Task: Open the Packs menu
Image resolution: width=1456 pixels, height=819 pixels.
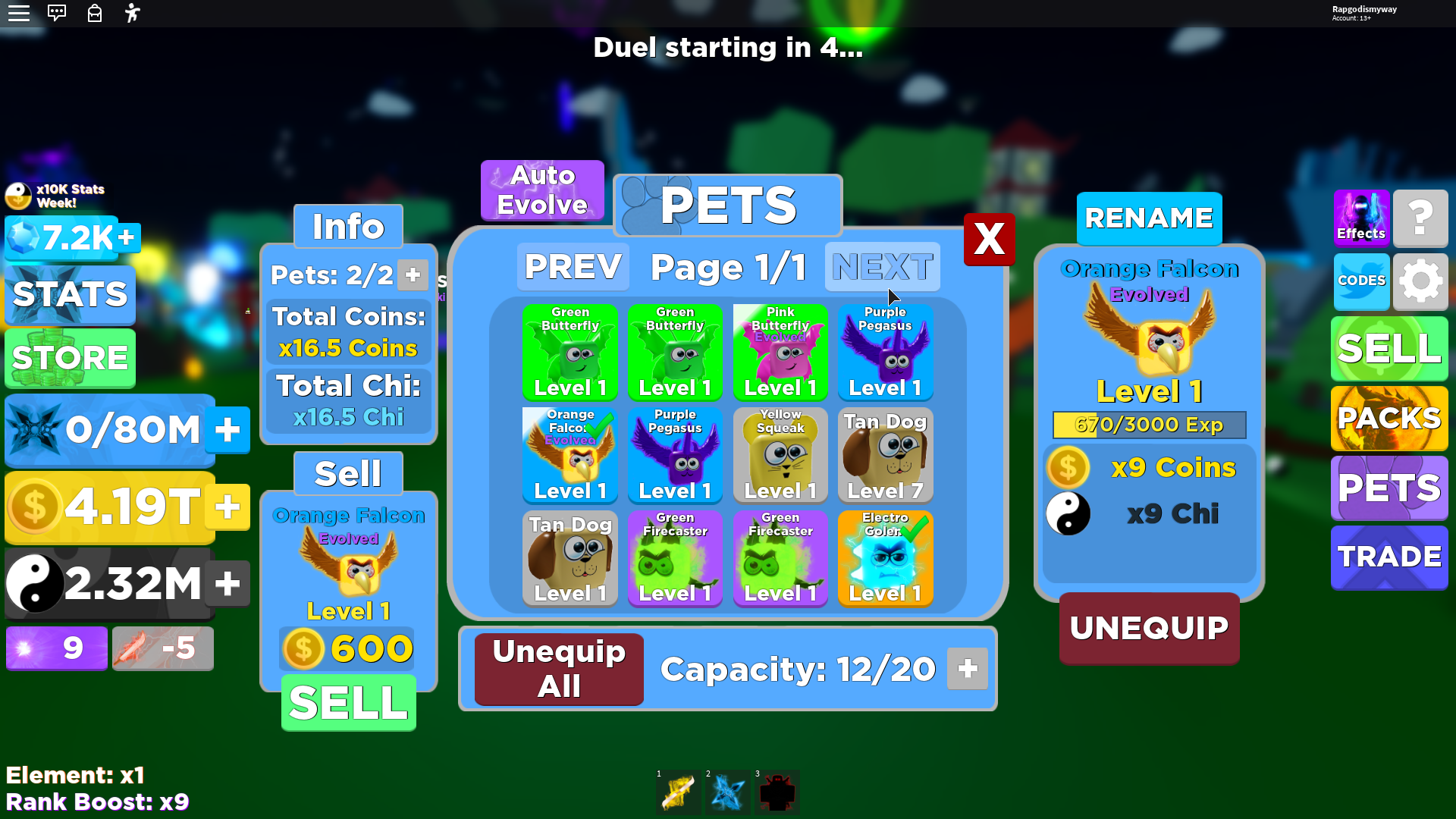Action: 1389,419
